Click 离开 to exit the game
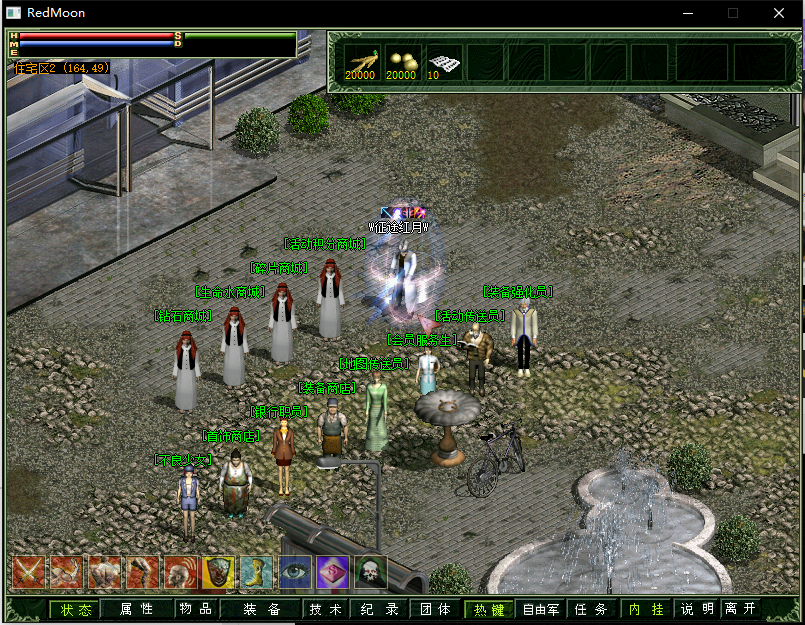Viewport: 805px width, 625px height. click(x=741, y=609)
